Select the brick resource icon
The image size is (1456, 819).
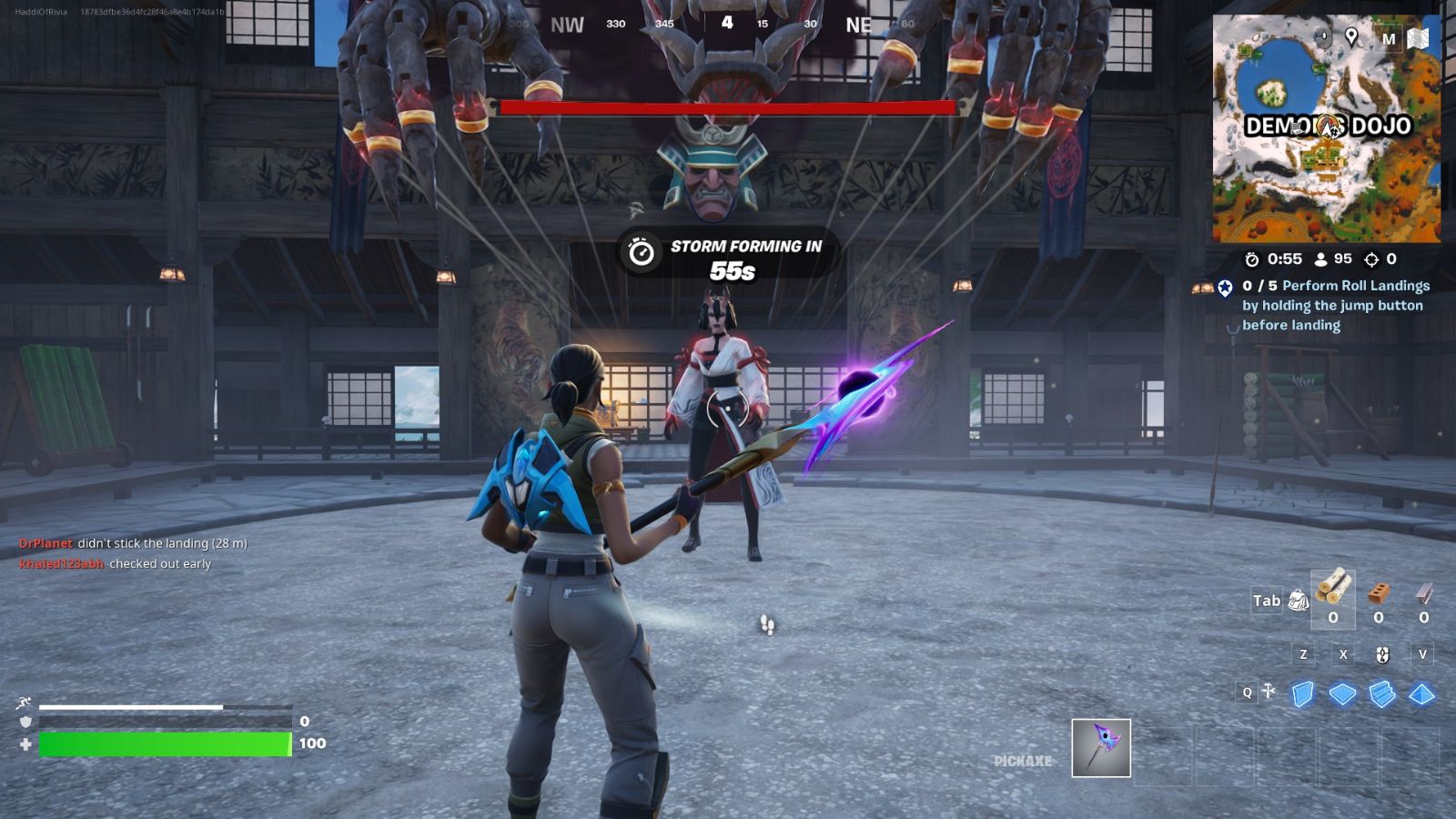(1380, 594)
